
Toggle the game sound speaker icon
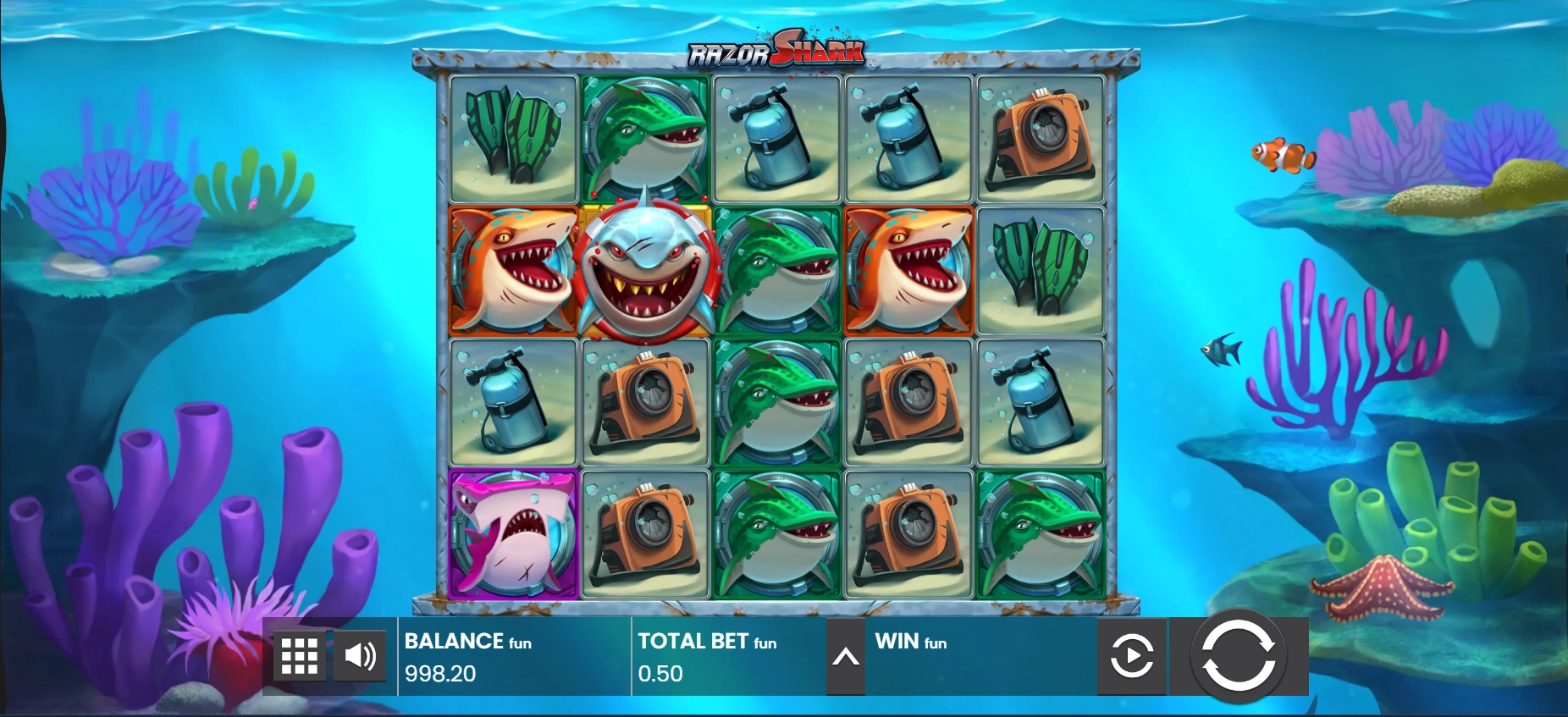[360, 656]
